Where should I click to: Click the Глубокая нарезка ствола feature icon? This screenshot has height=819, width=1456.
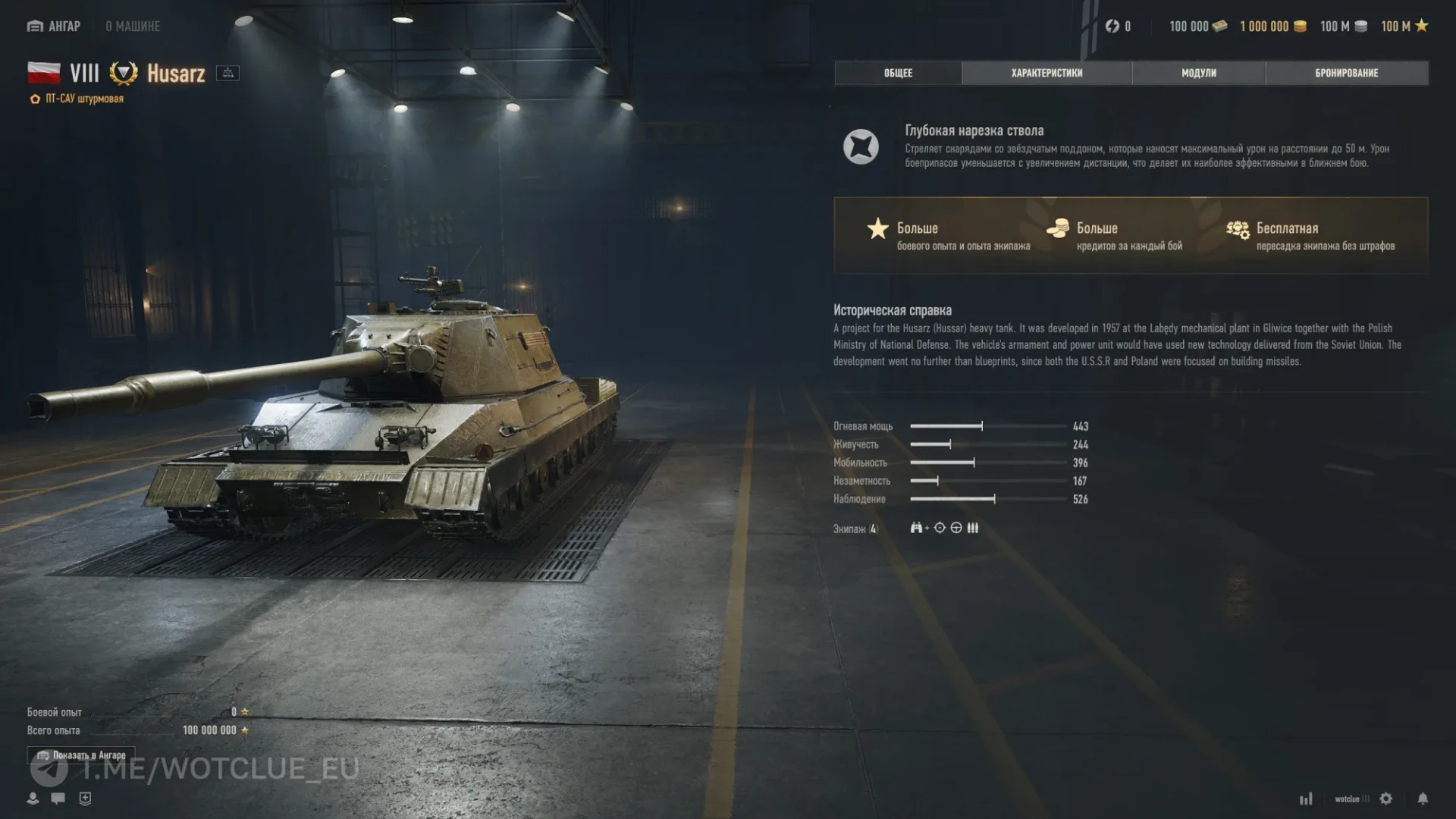pos(861,146)
